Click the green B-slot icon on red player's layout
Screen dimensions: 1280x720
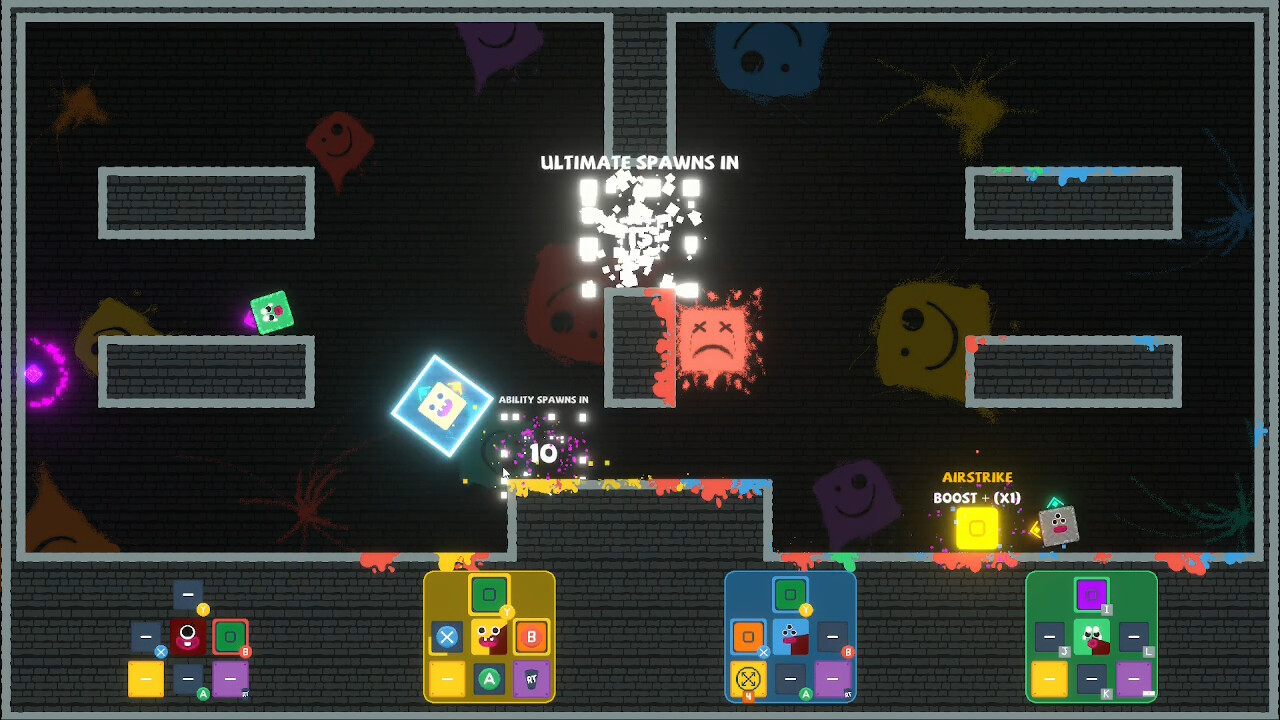click(x=231, y=637)
